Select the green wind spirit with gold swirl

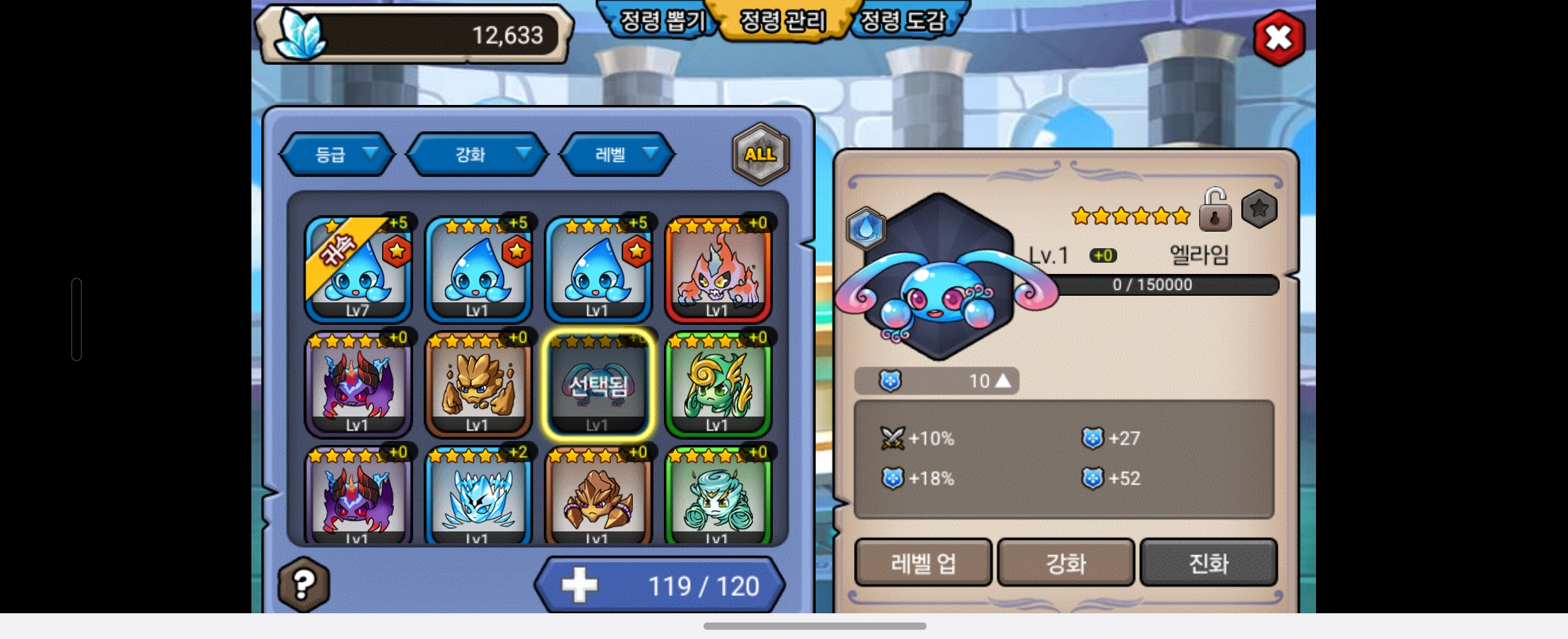[x=718, y=384]
